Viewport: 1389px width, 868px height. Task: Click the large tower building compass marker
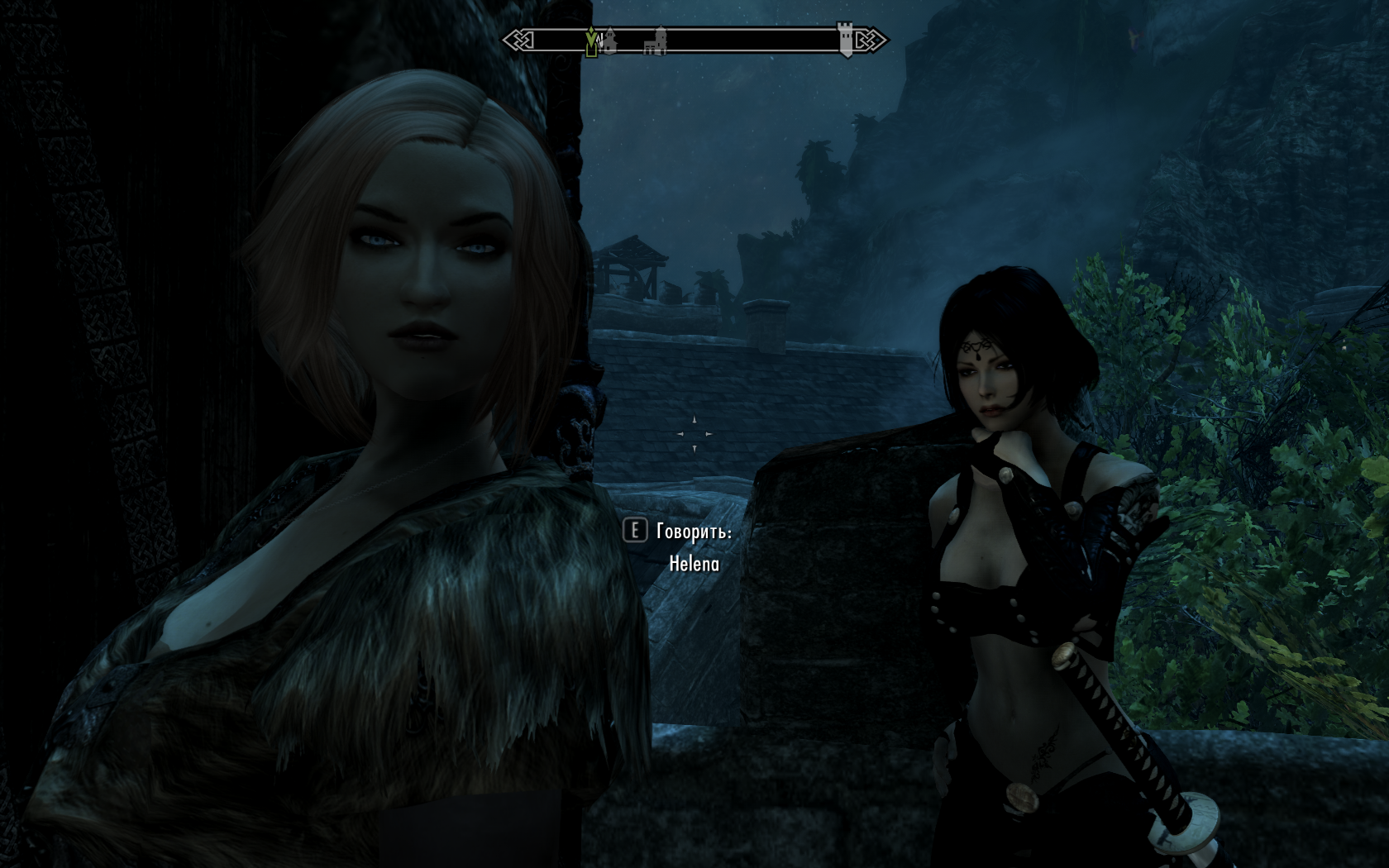tap(656, 41)
